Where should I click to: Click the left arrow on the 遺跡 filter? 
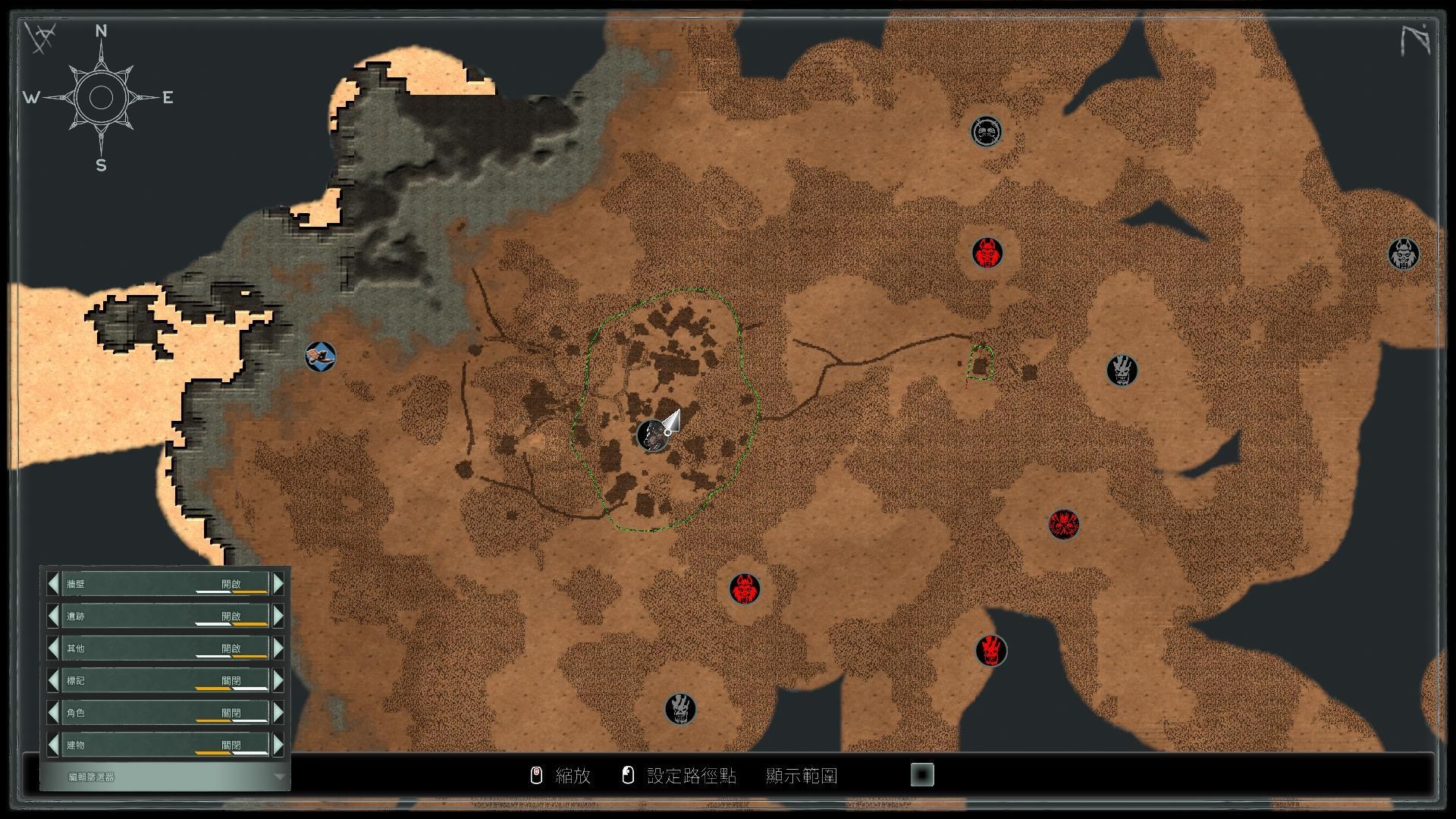click(x=53, y=616)
